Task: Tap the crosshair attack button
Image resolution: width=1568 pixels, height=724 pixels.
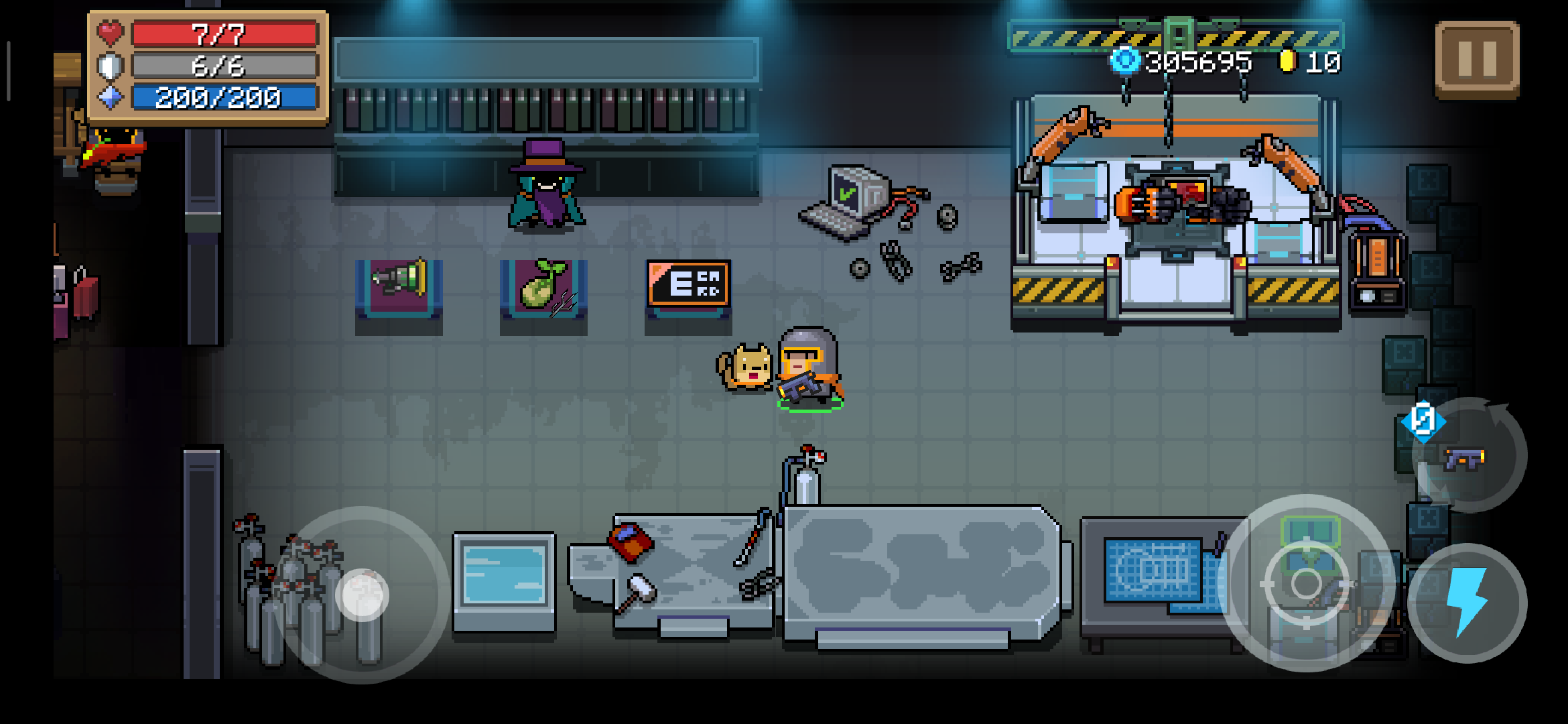Action: (1306, 583)
